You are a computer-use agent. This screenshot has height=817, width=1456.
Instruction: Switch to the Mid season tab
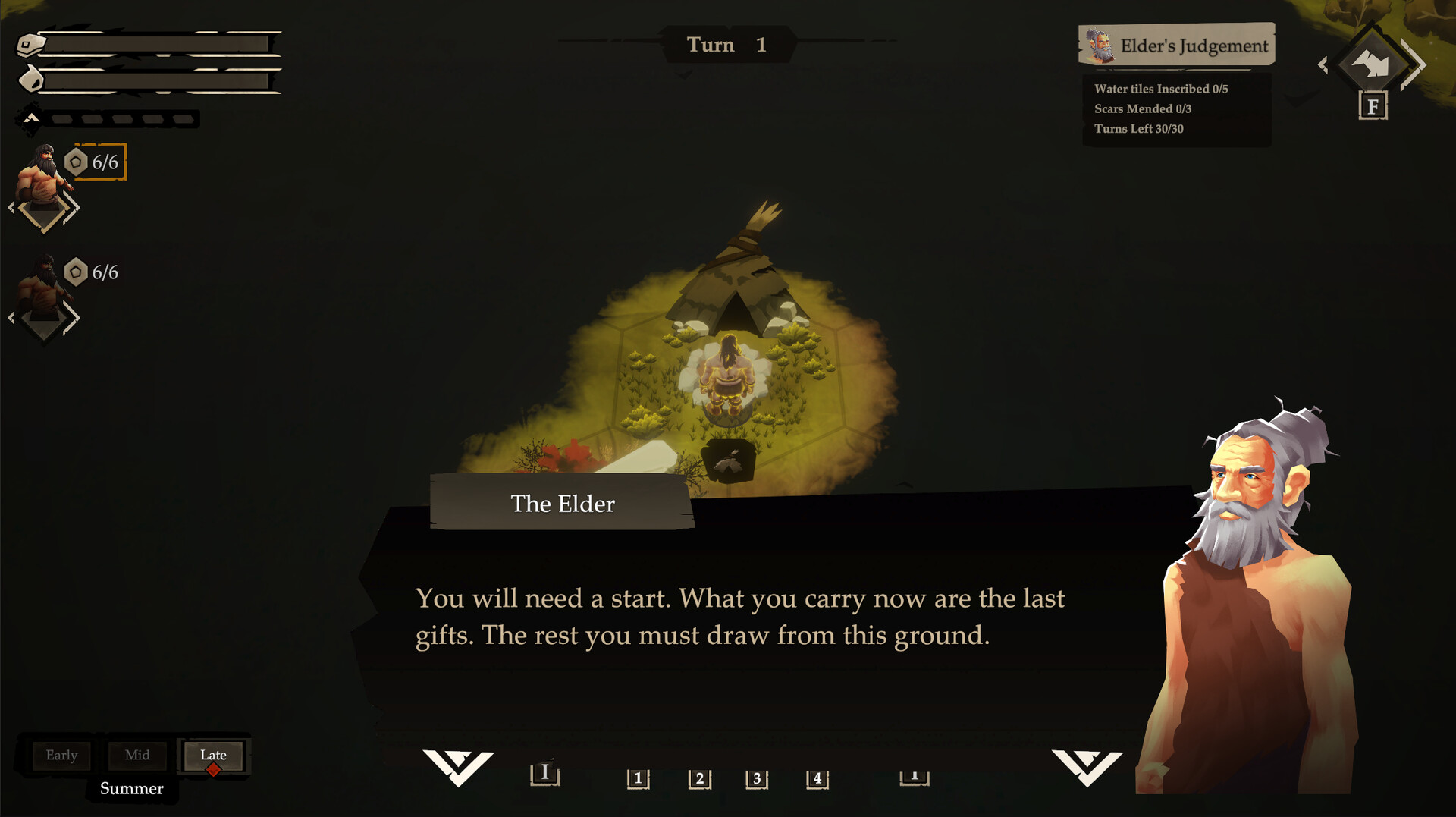click(x=137, y=756)
